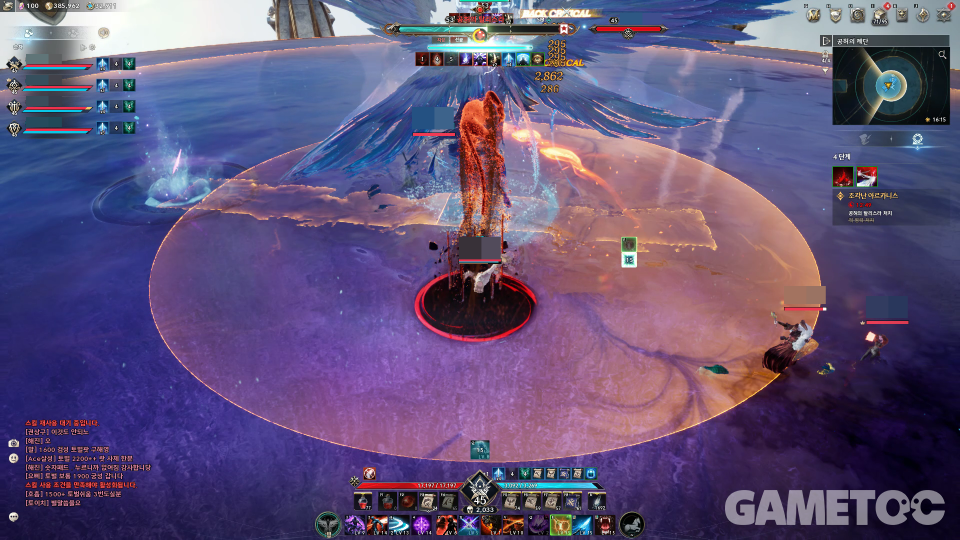Viewport: 960px width, 540px height.
Task: Open the minimap of the current zone
Action: pyautogui.click(x=890, y=87)
